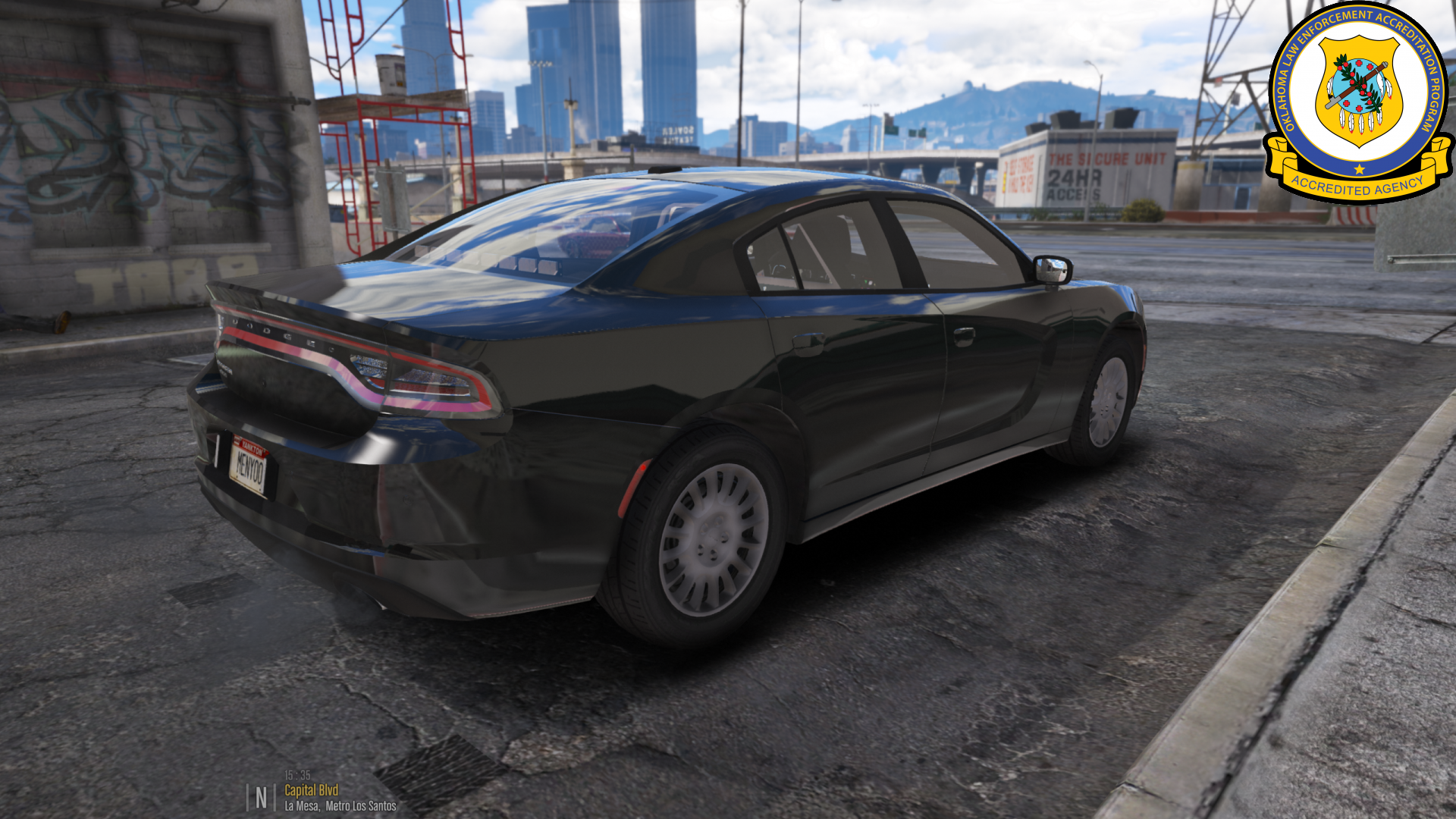
Task: Select the N compass heading indicator
Action: 261,797
